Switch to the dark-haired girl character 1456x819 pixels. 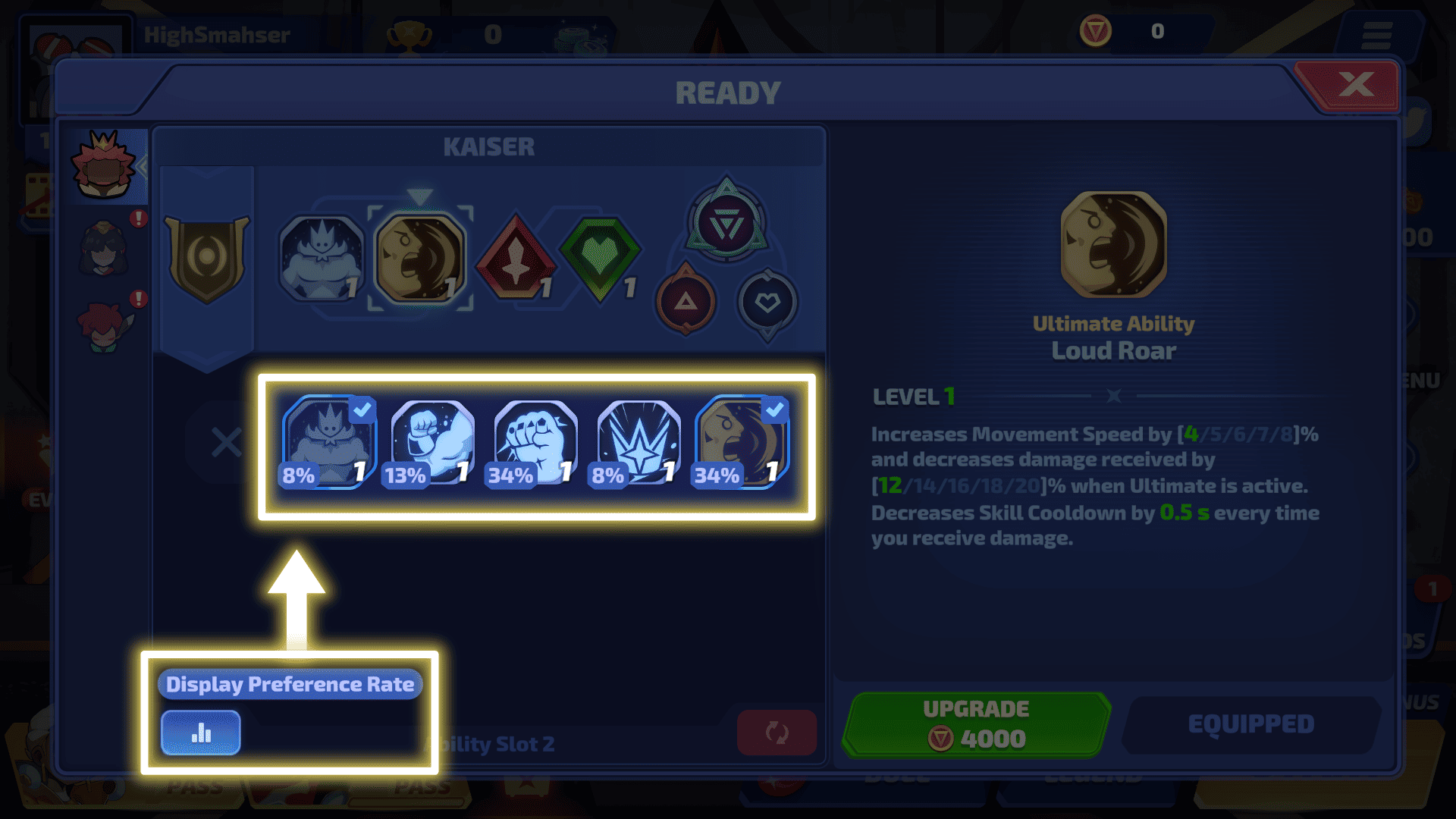[105, 249]
